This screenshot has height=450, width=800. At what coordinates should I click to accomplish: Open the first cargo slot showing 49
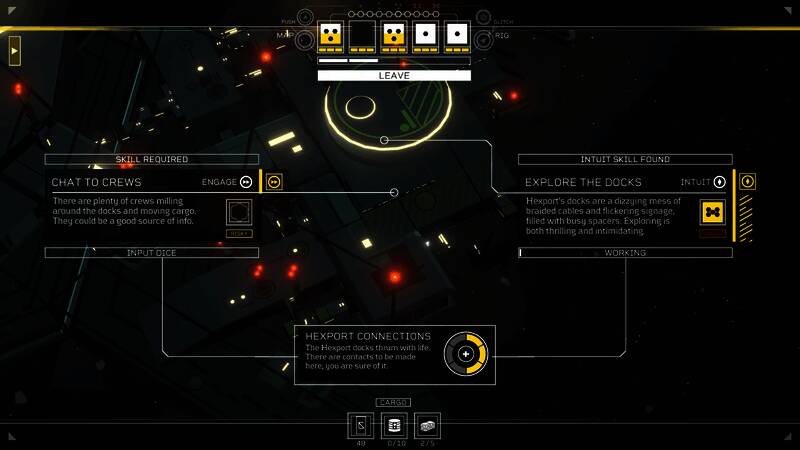[x=362, y=425]
